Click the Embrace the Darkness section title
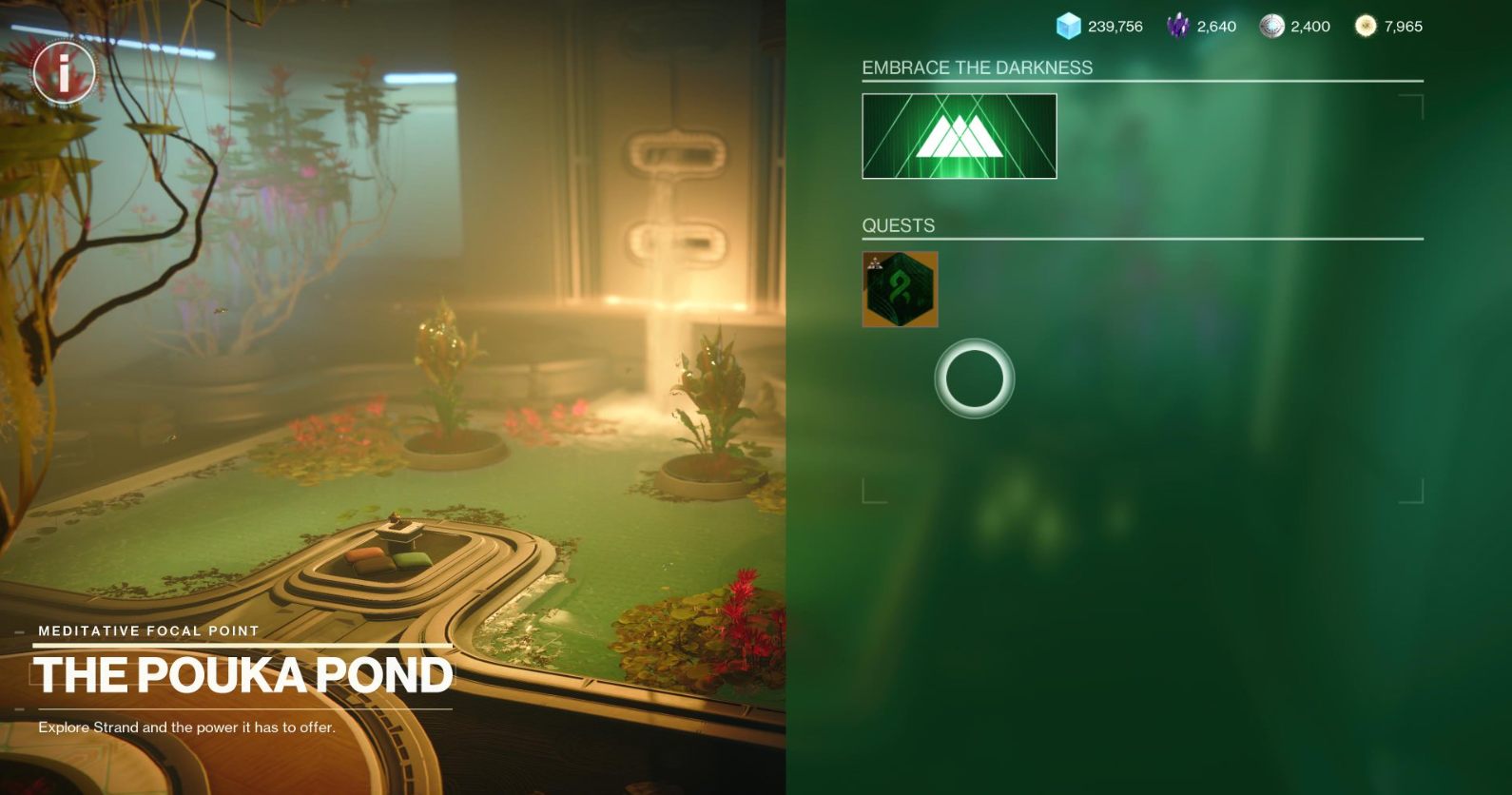The width and height of the screenshot is (1512, 795). [x=978, y=68]
